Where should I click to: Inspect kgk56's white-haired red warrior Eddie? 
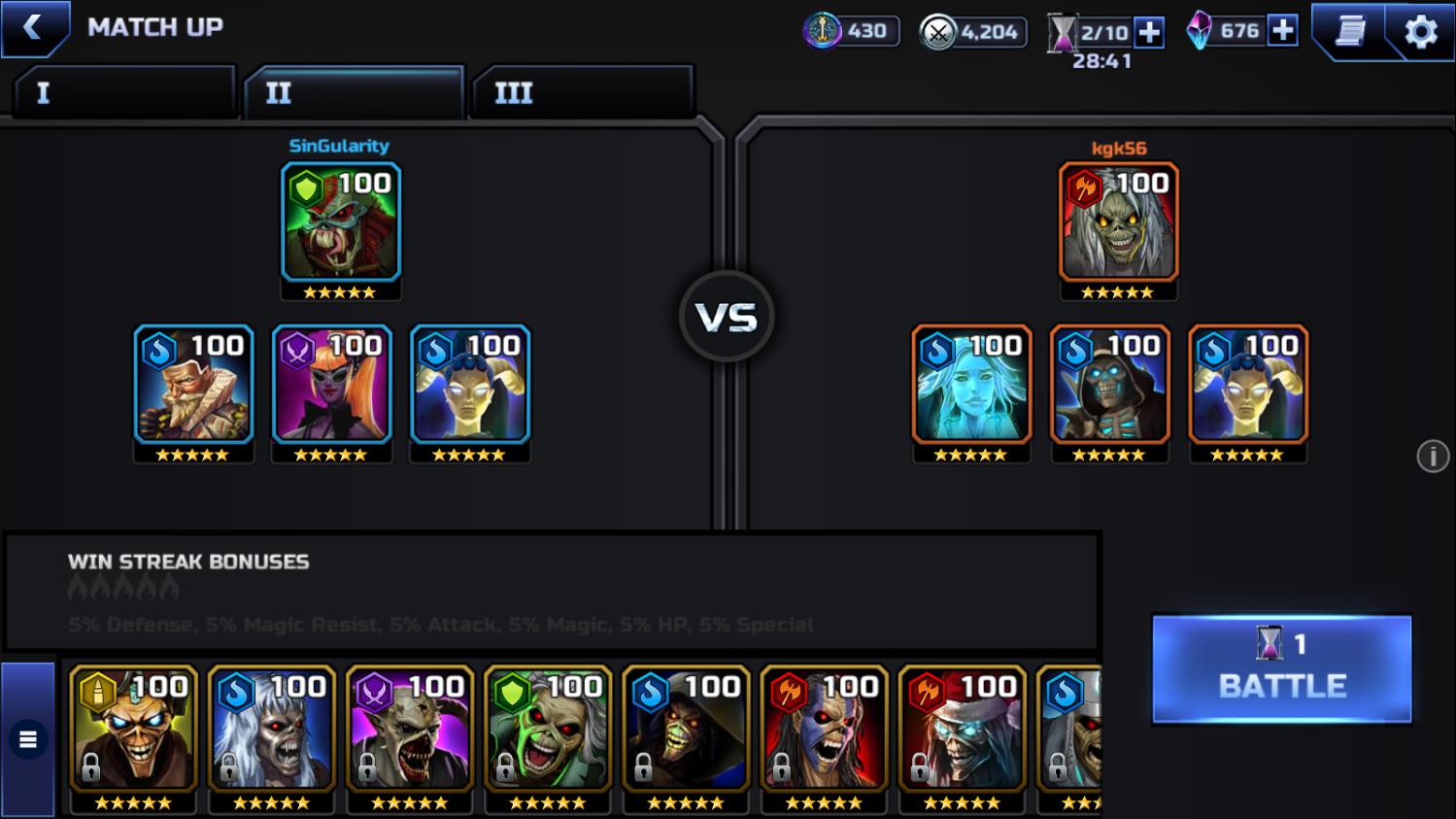[1118, 223]
